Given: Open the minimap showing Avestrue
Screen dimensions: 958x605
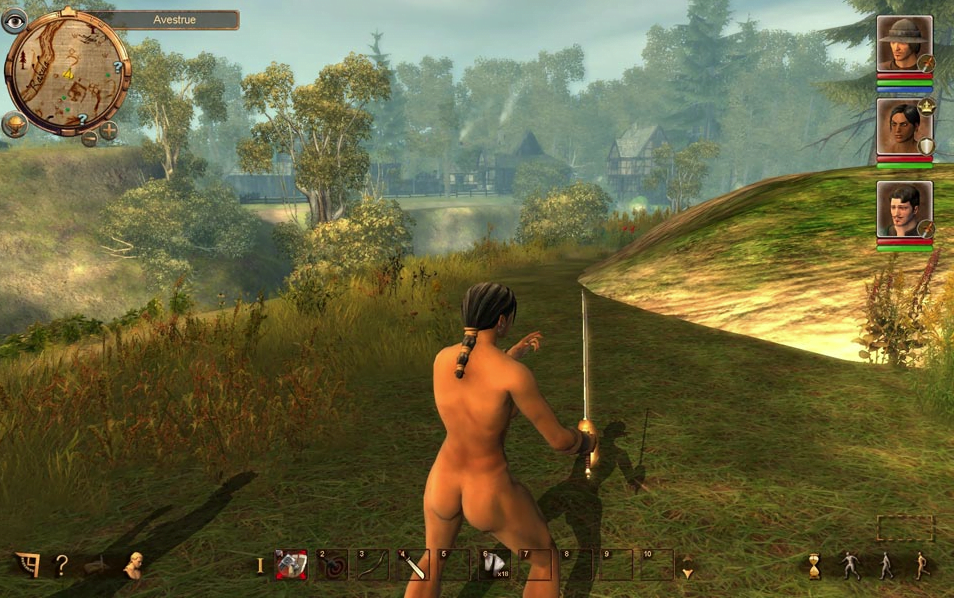Looking at the screenshot, I should [x=67, y=72].
